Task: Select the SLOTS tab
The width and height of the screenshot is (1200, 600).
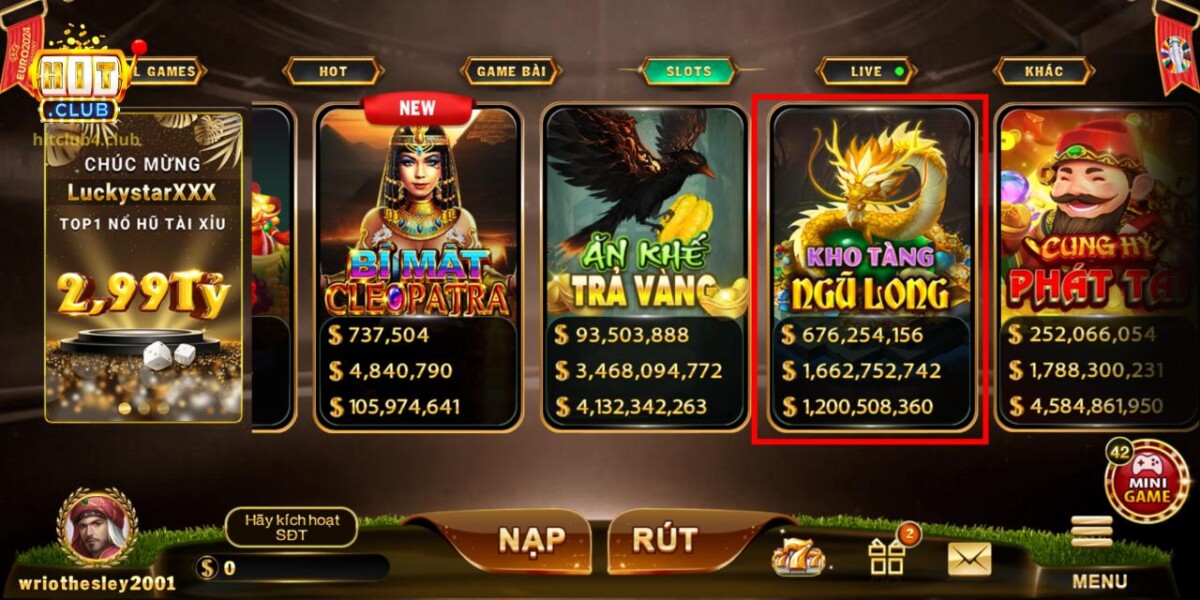Action: tap(689, 71)
